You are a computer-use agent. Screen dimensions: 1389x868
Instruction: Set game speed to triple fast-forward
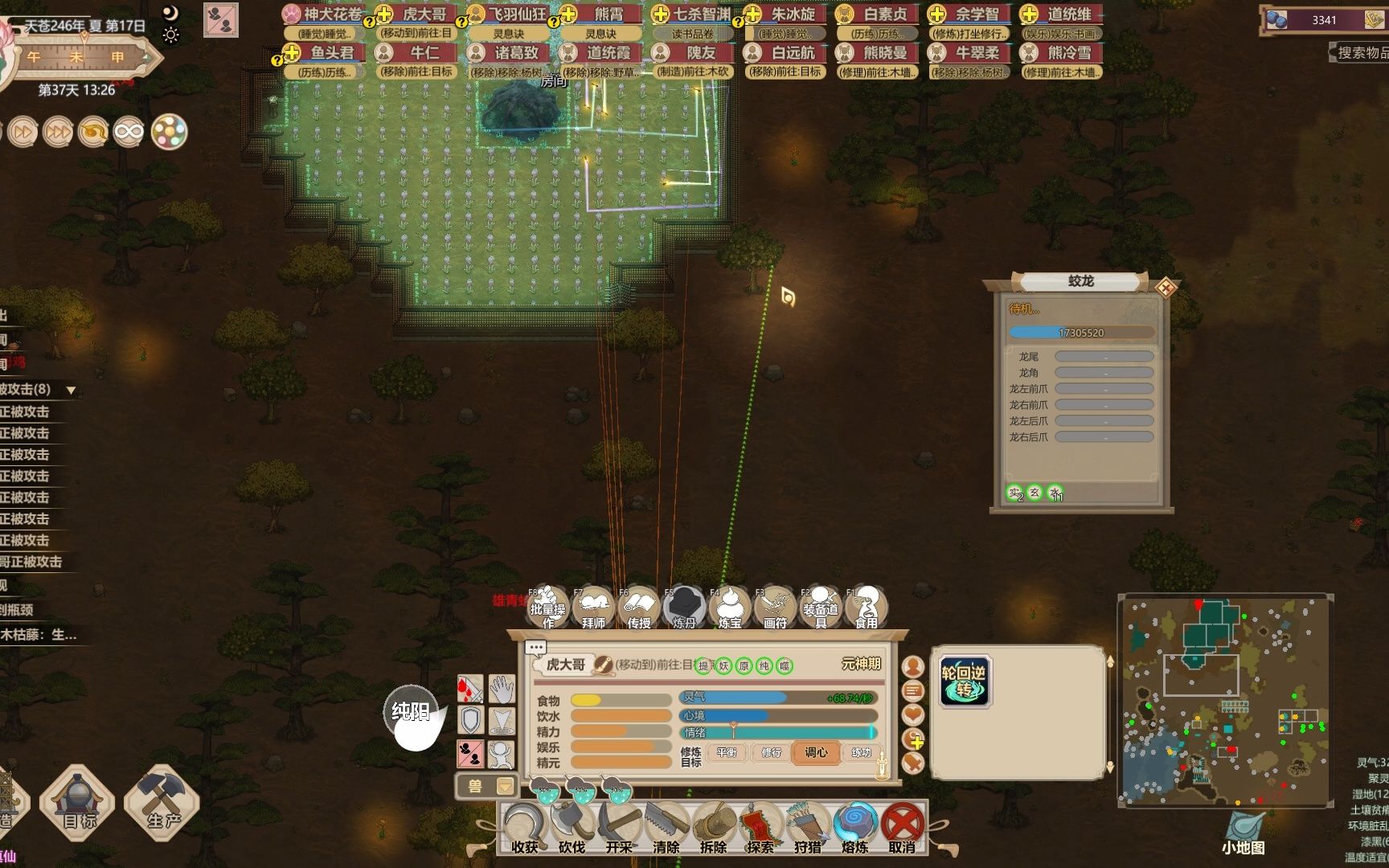58,131
